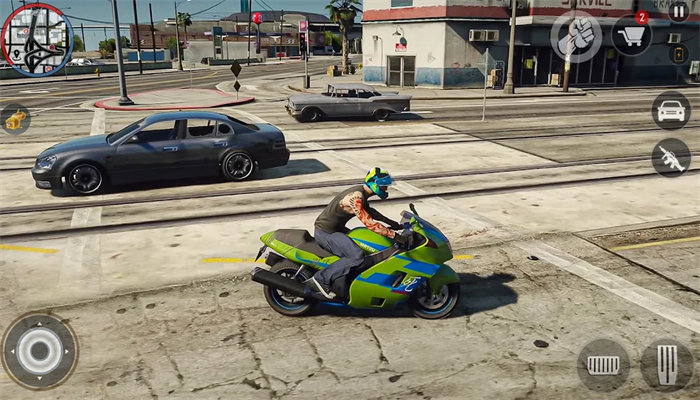Tap the yellow camera icon
700x400 pixels.
pos(14,119)
